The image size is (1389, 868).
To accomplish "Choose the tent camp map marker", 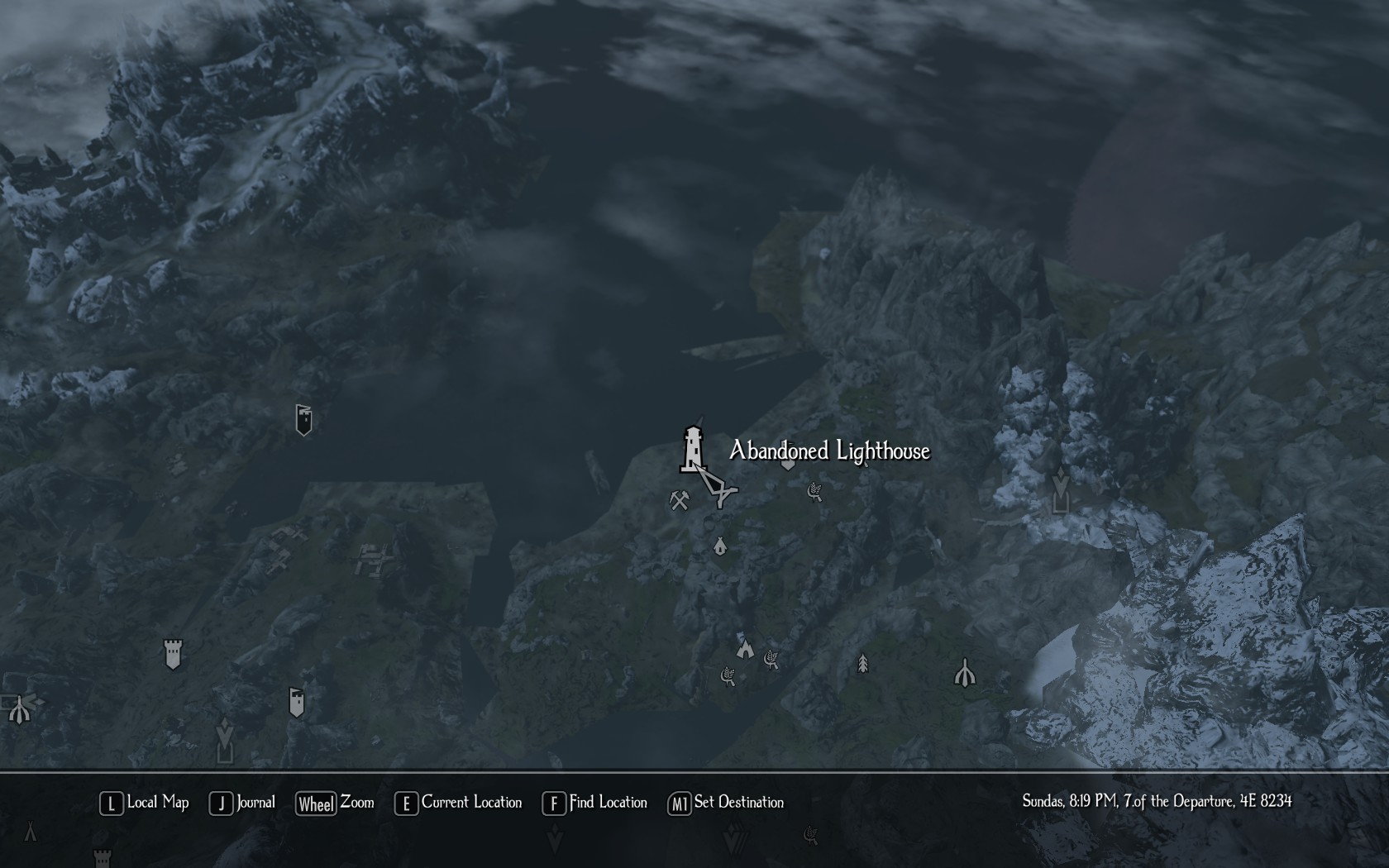I will [x=745, y=648].
